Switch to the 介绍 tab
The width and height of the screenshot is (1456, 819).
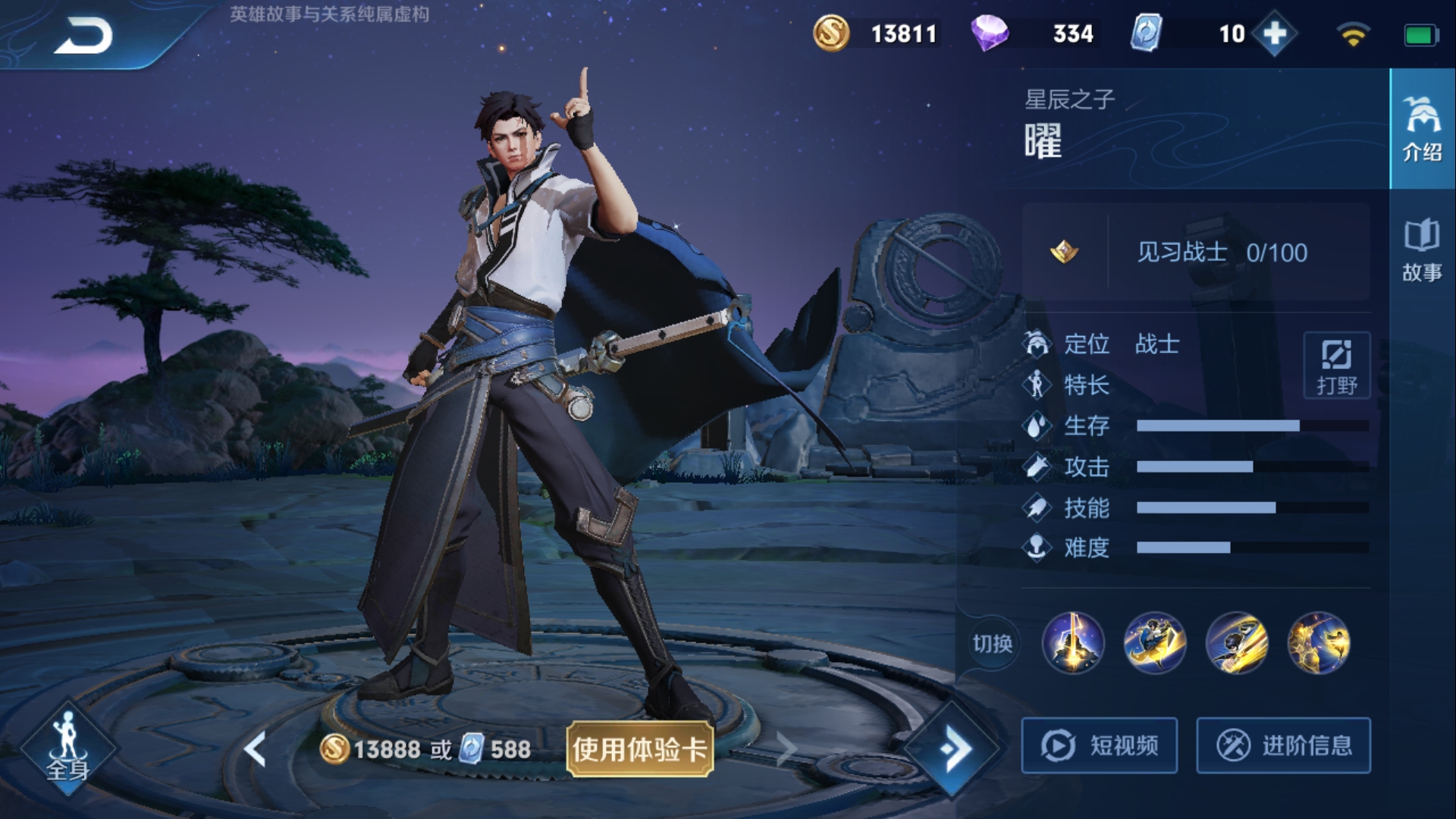click(1422, 129)
